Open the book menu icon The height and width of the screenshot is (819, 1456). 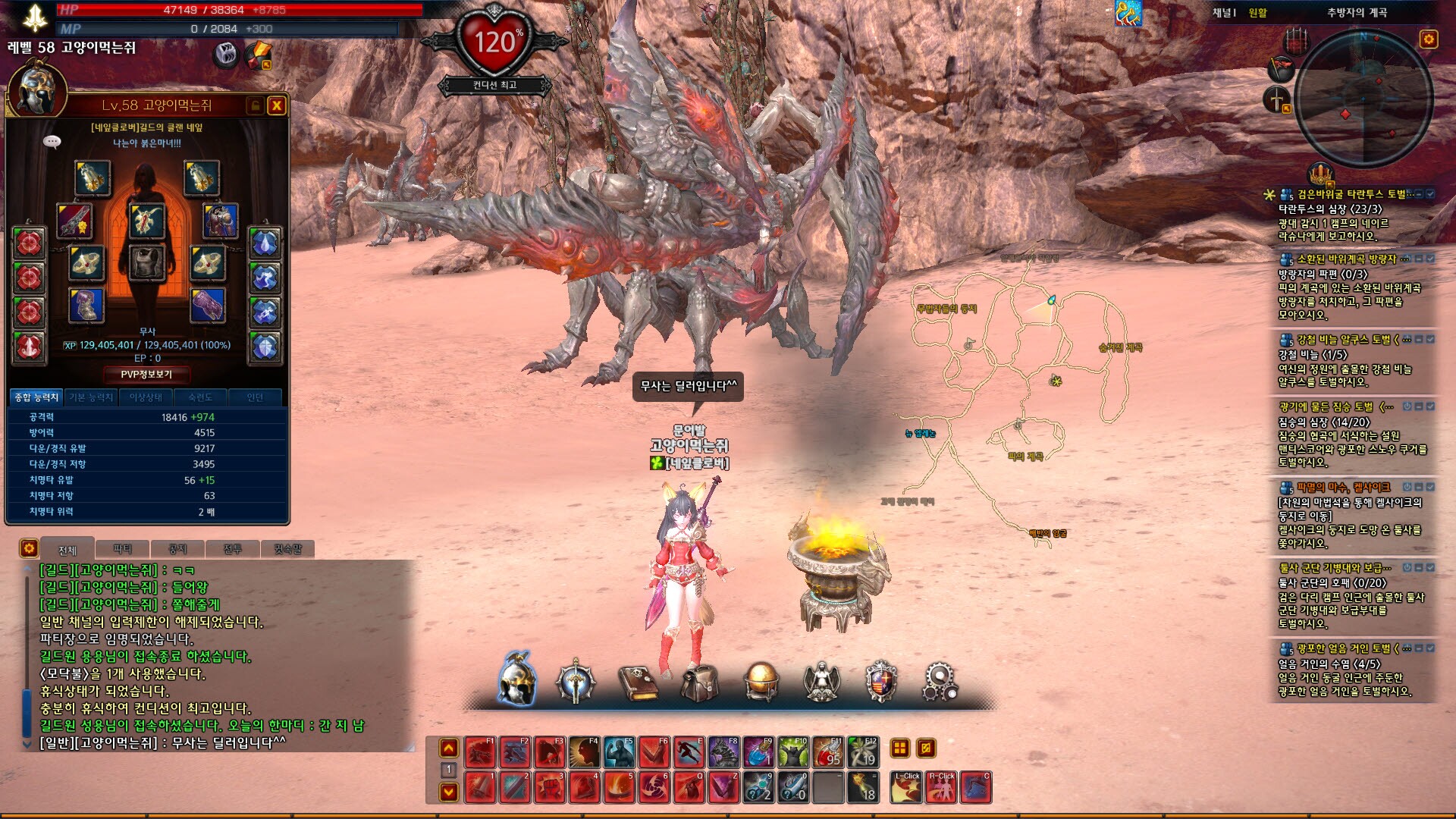coord(639,682)
